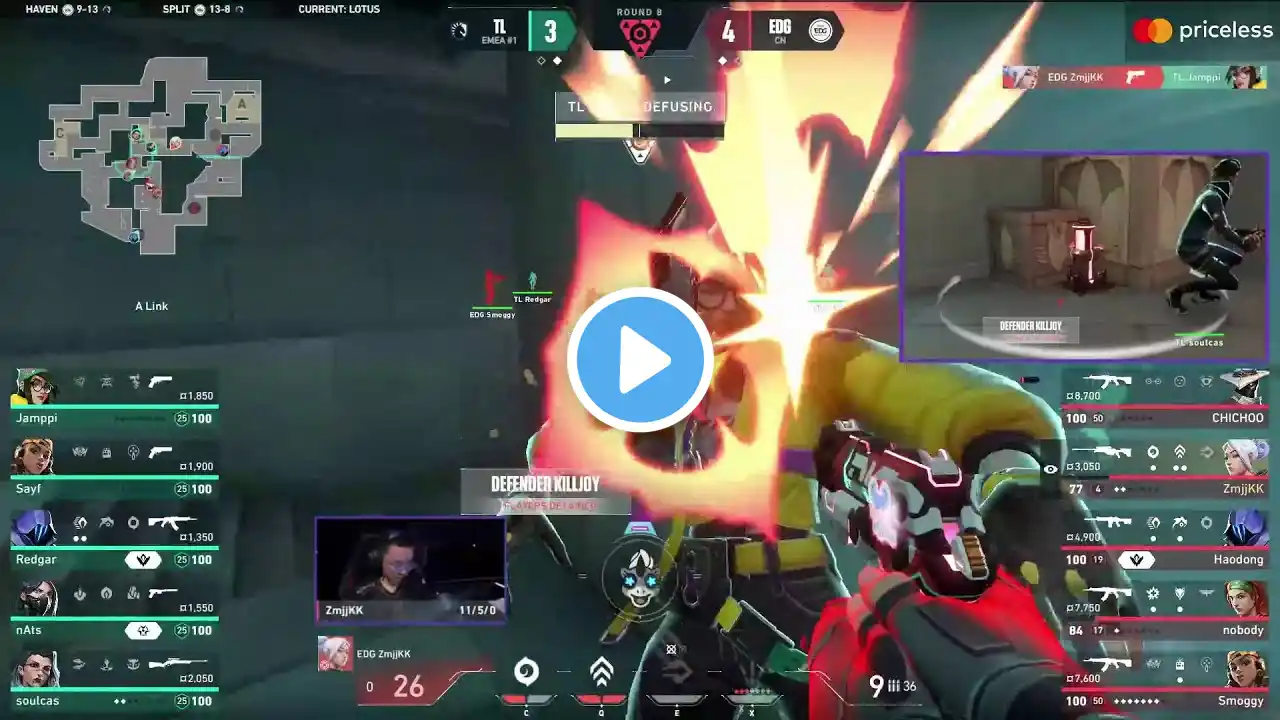Activate the E ability icon
The width and height of the screenshot is (1280, 720).
[x=676, y=672]
